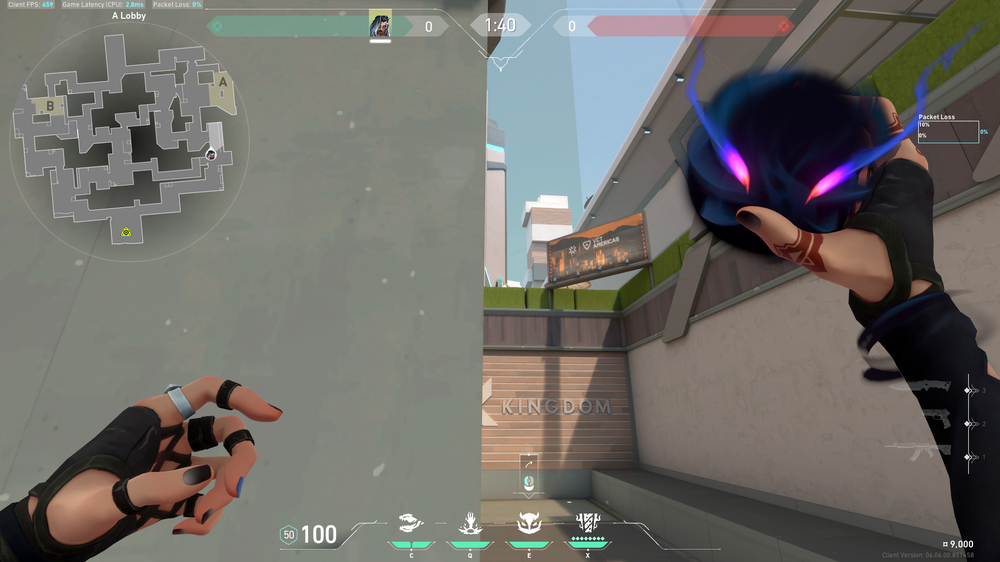Switch to the pistol sidearm slot
This screenshot has width=1000, height=562.
pos(928,423)
